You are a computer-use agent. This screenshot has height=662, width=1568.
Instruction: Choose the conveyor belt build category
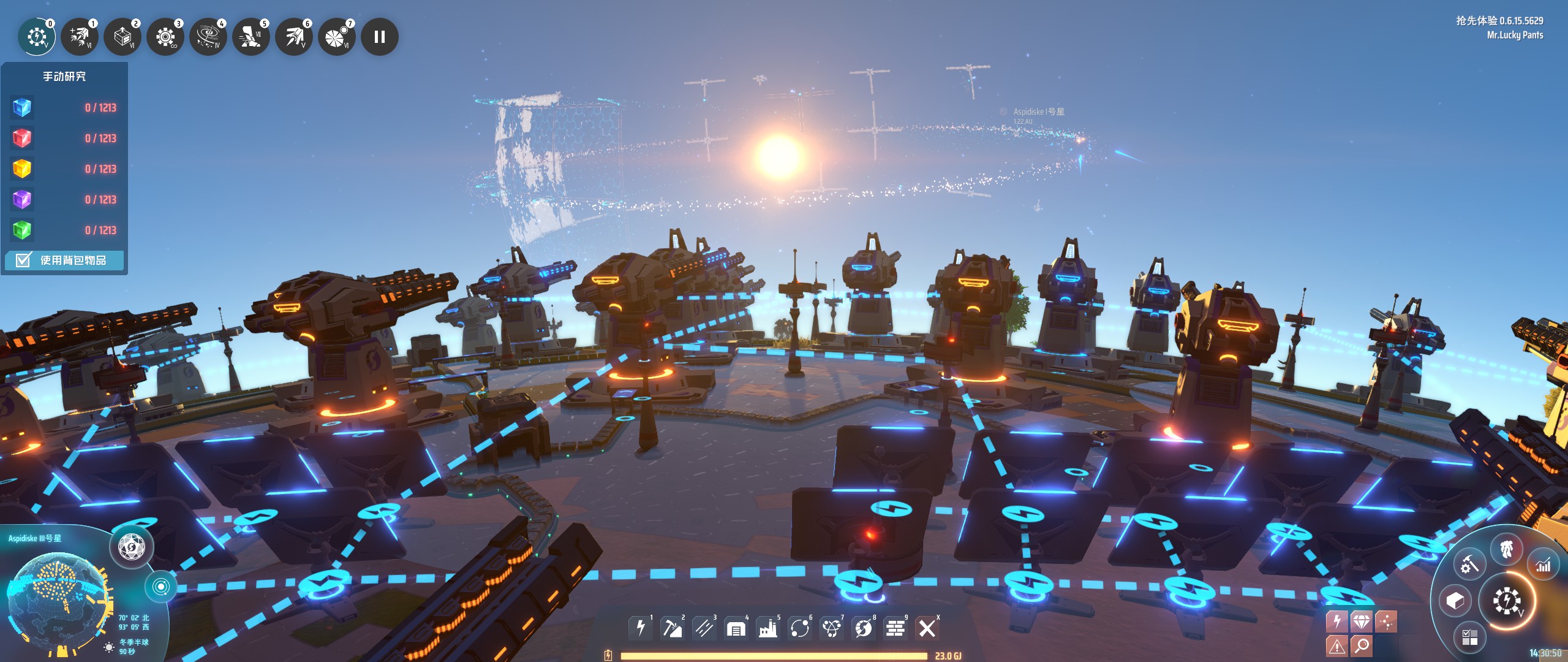pyautogui.click(x=704, y=628)
